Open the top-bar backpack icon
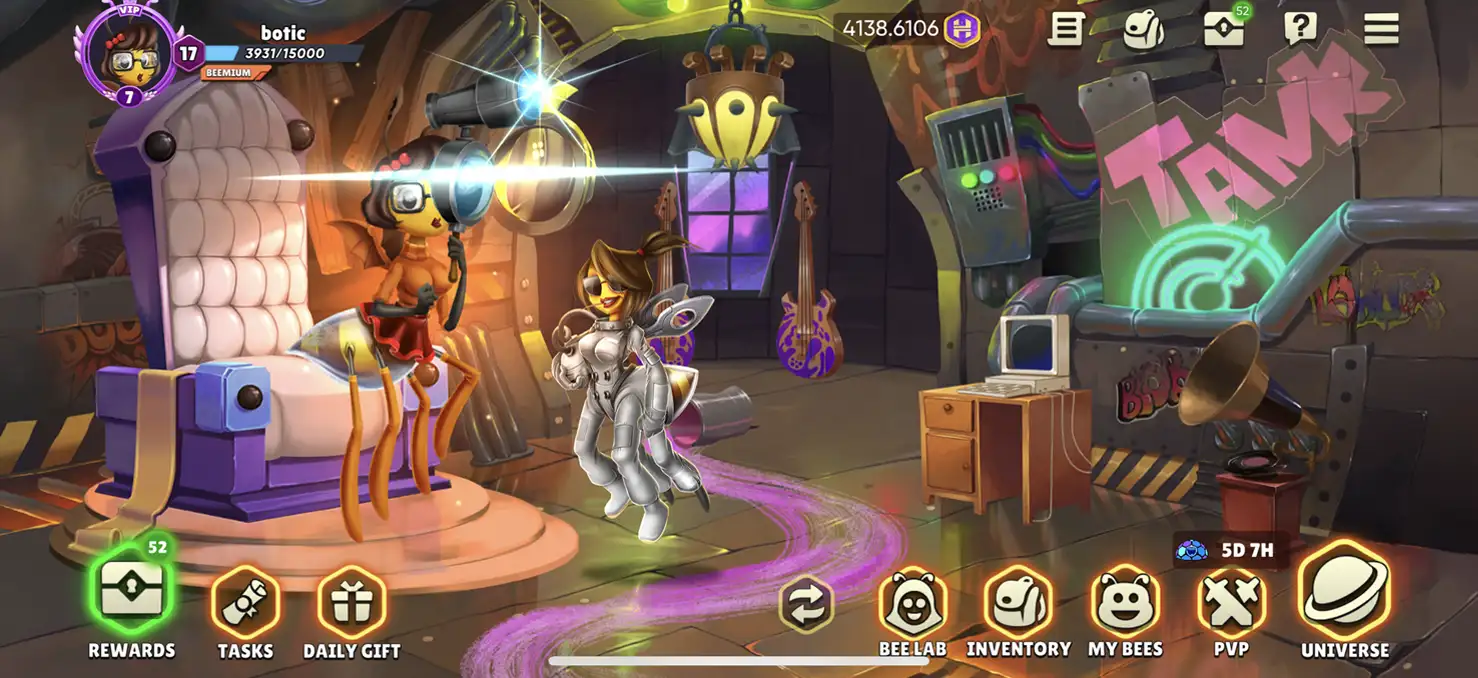This screenshot has width=1478, height=678. 1143,29
